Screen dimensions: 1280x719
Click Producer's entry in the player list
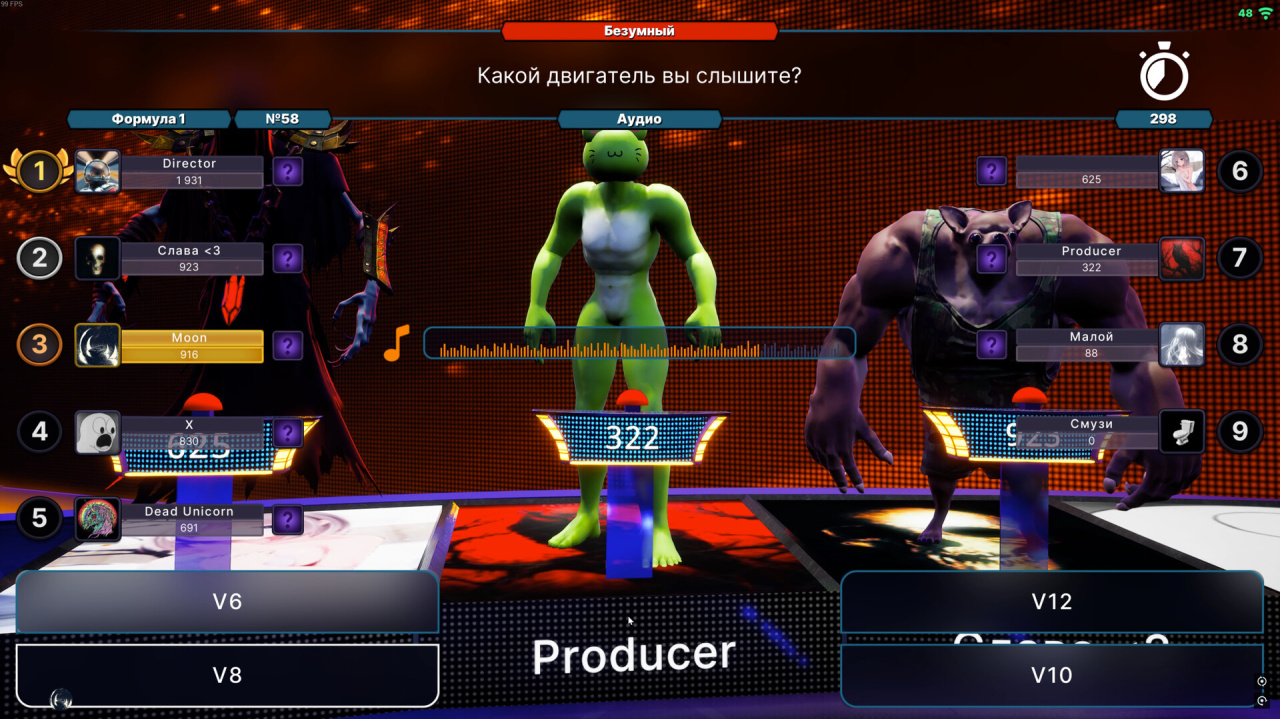[x=1090, y=259]
